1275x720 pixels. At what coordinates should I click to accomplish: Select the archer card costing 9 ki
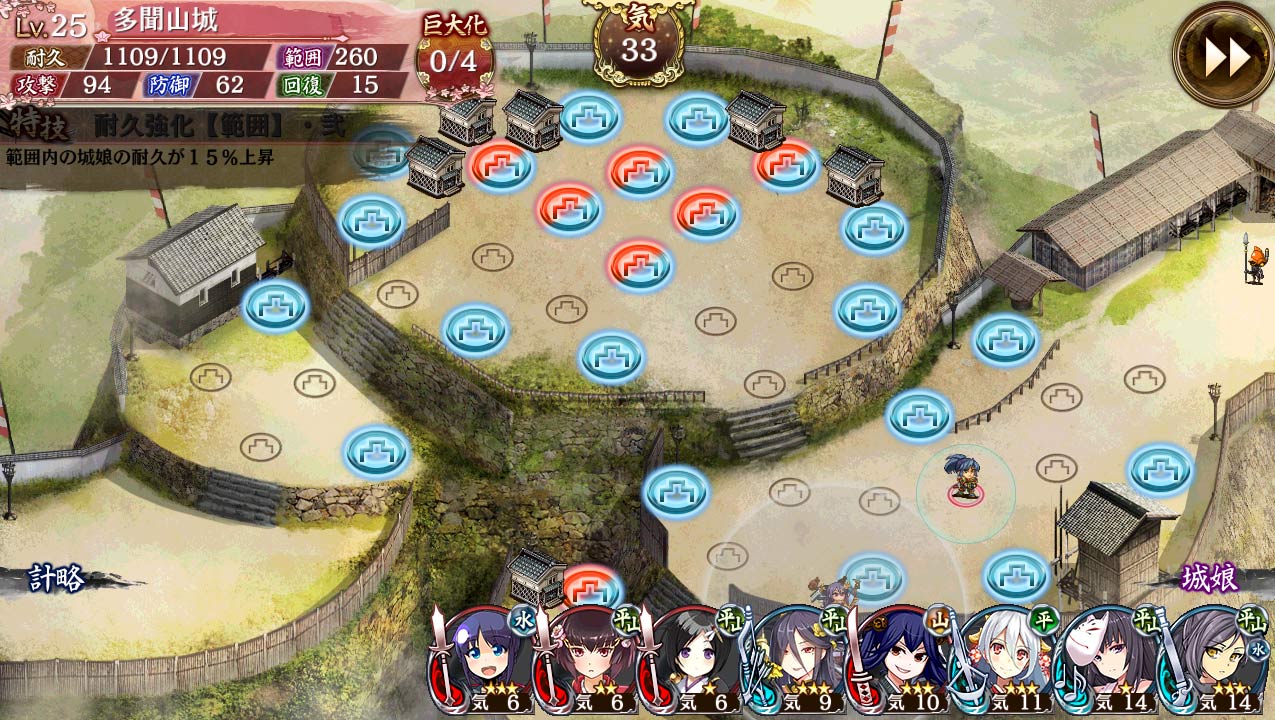tap(797, 660)
